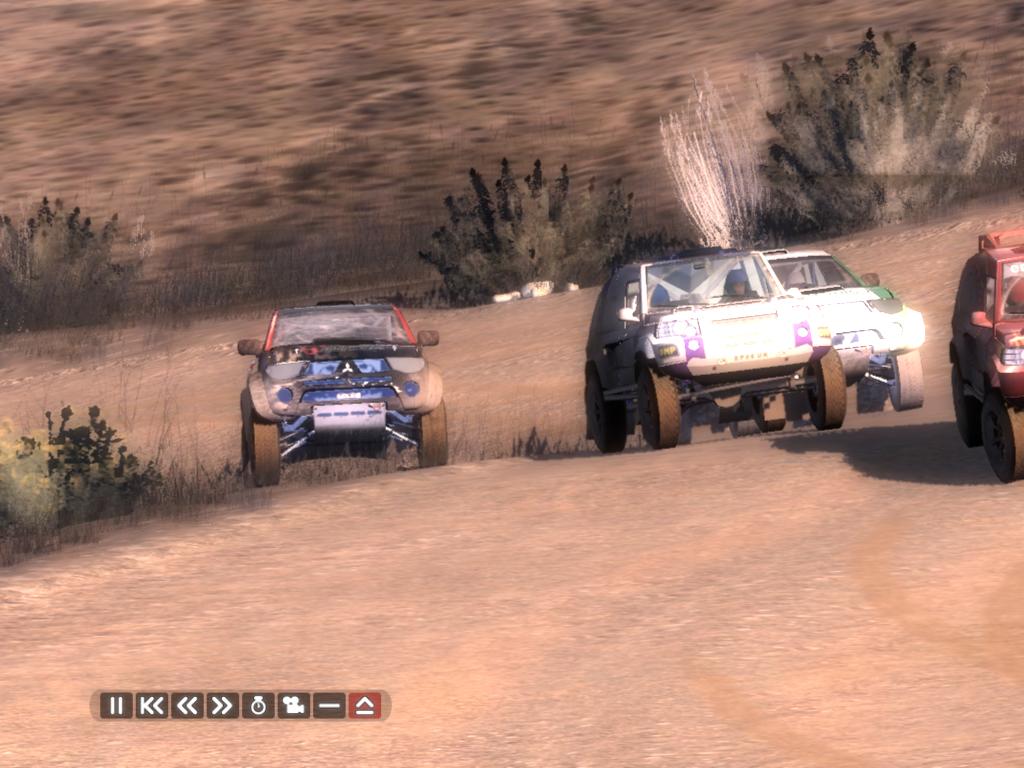The image size is (1024, 768).
Task: Fast forward the replay
Action: [x=222, y=705]
